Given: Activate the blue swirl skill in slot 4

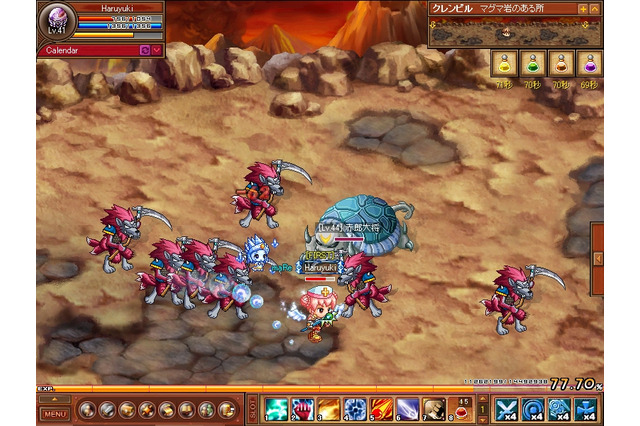Looking at the screenshot, I should (355, 409).
